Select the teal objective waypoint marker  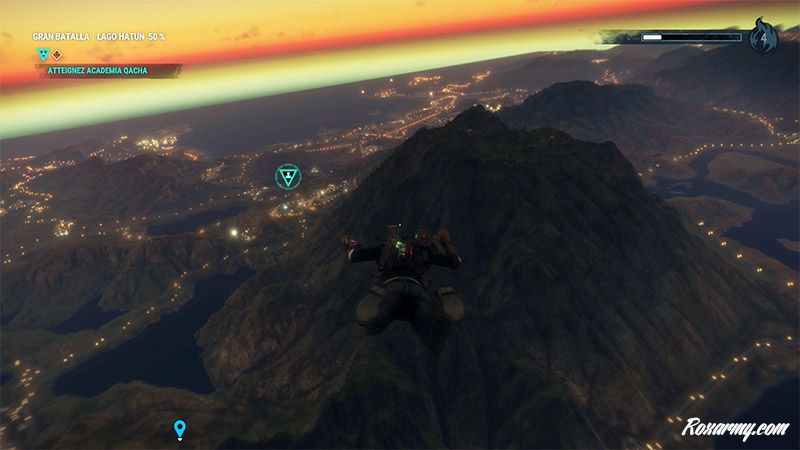(x=288, y=178)
